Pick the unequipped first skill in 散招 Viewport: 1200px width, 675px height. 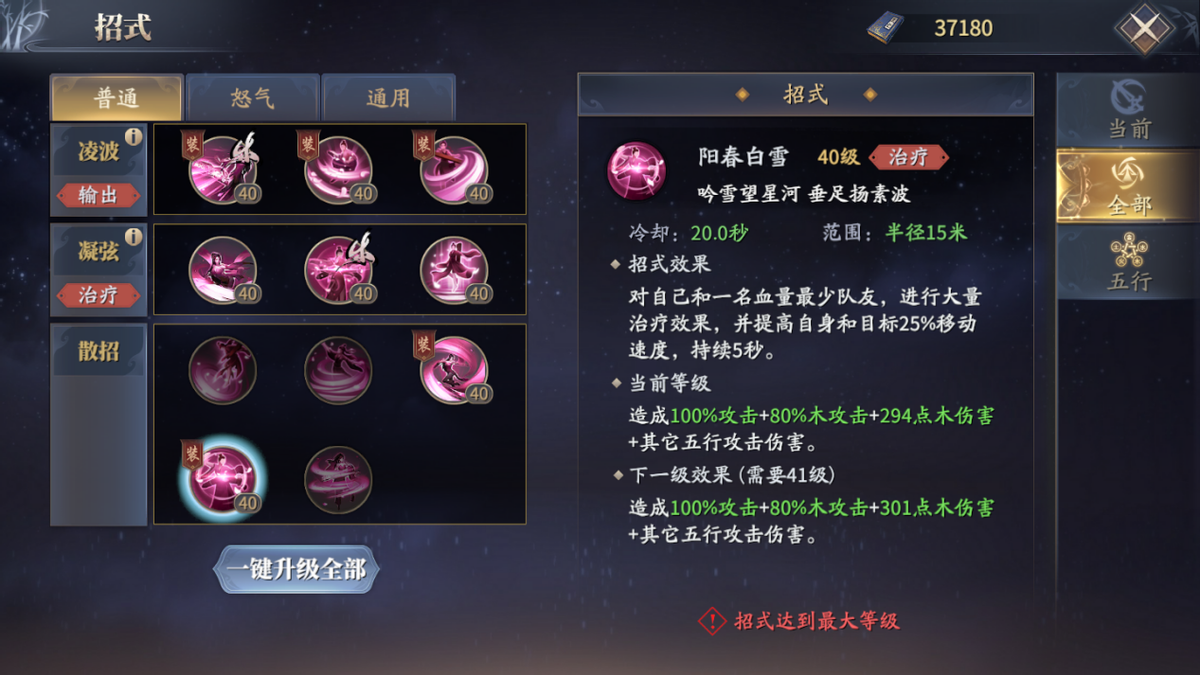point(222,370)
